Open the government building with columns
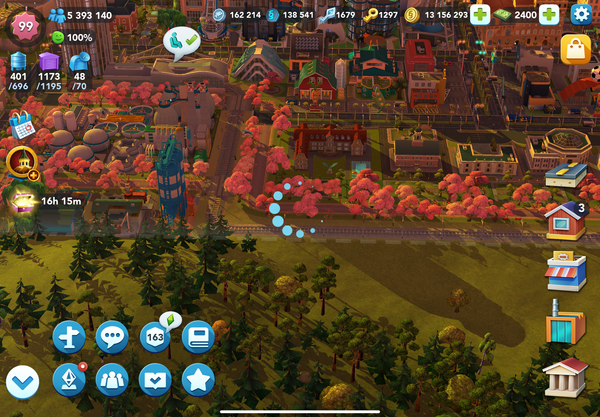This screenshot has width=600, height=417. (565, 377)
